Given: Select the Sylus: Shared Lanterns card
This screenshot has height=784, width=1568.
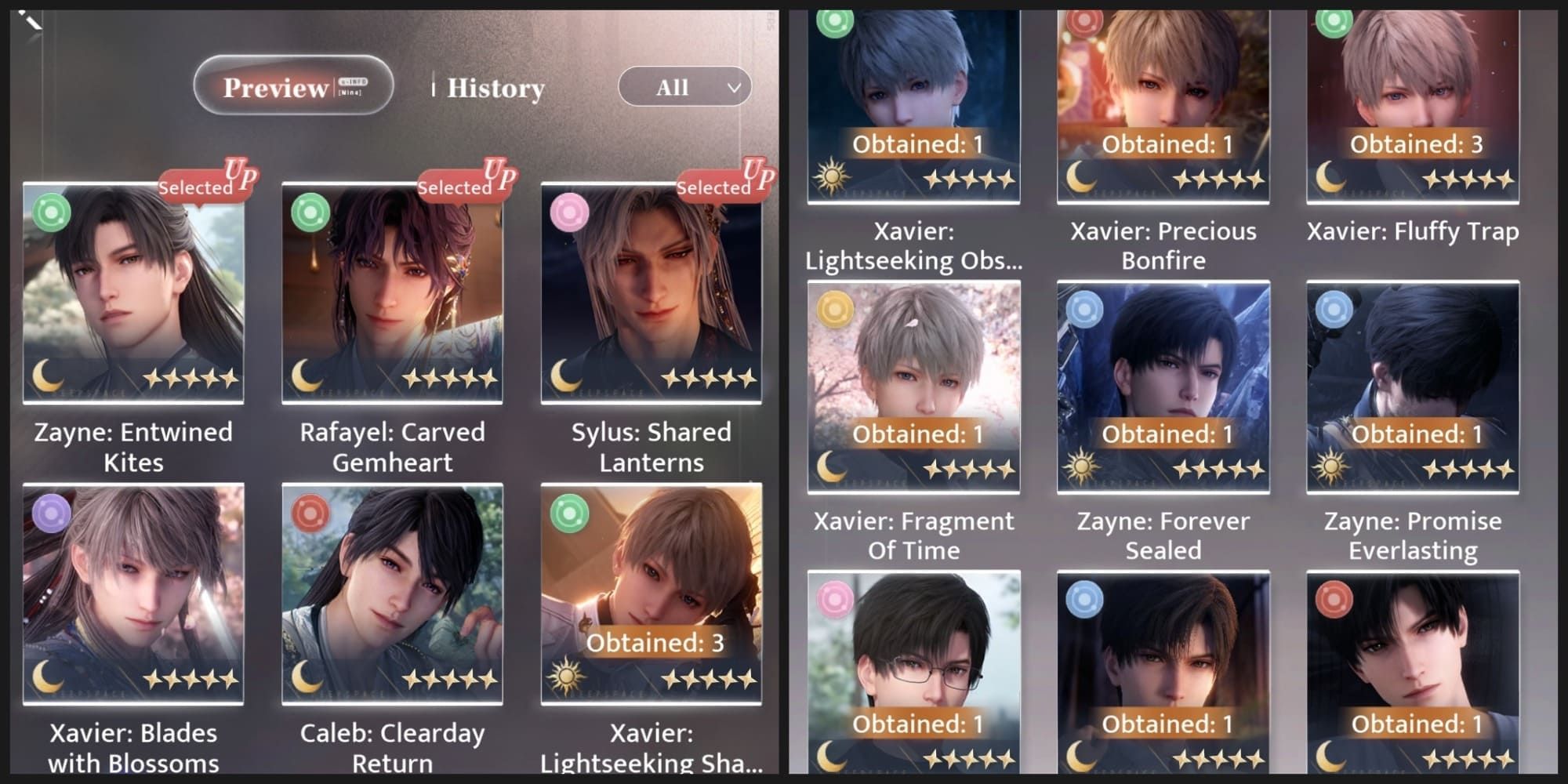Looking at the screenshot, I should [651, 294].
